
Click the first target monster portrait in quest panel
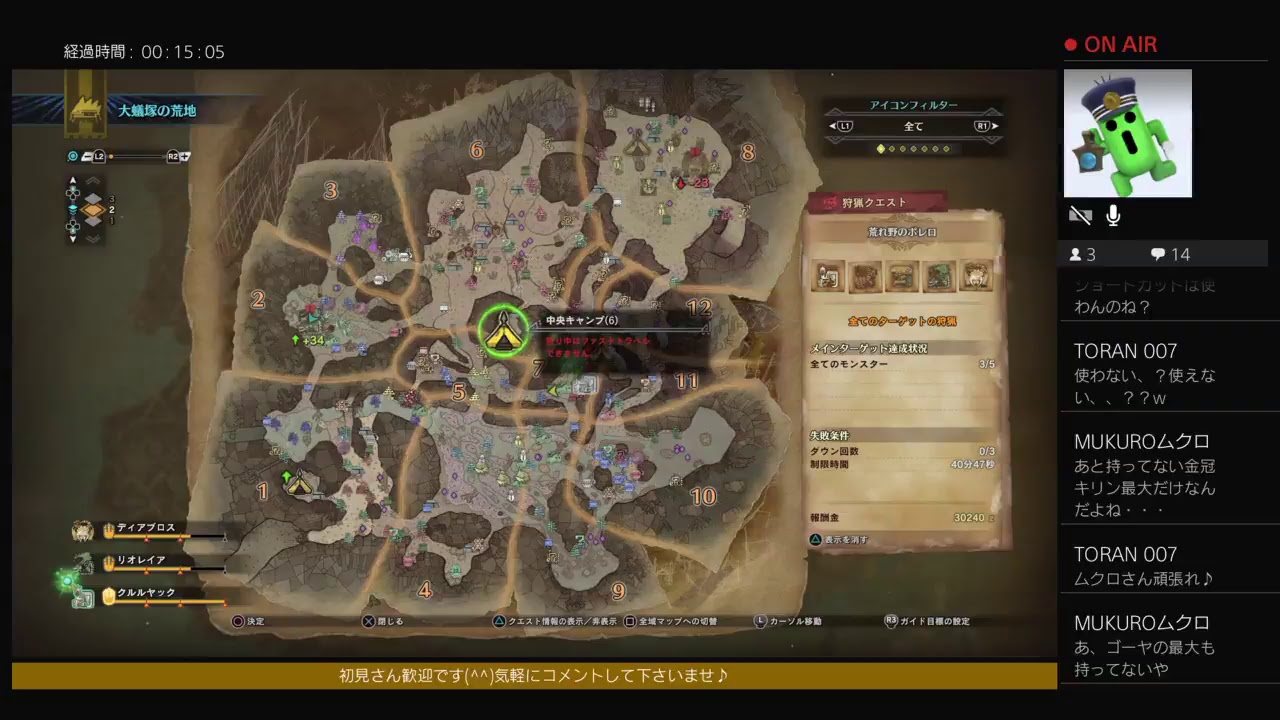tap(827, 277)
